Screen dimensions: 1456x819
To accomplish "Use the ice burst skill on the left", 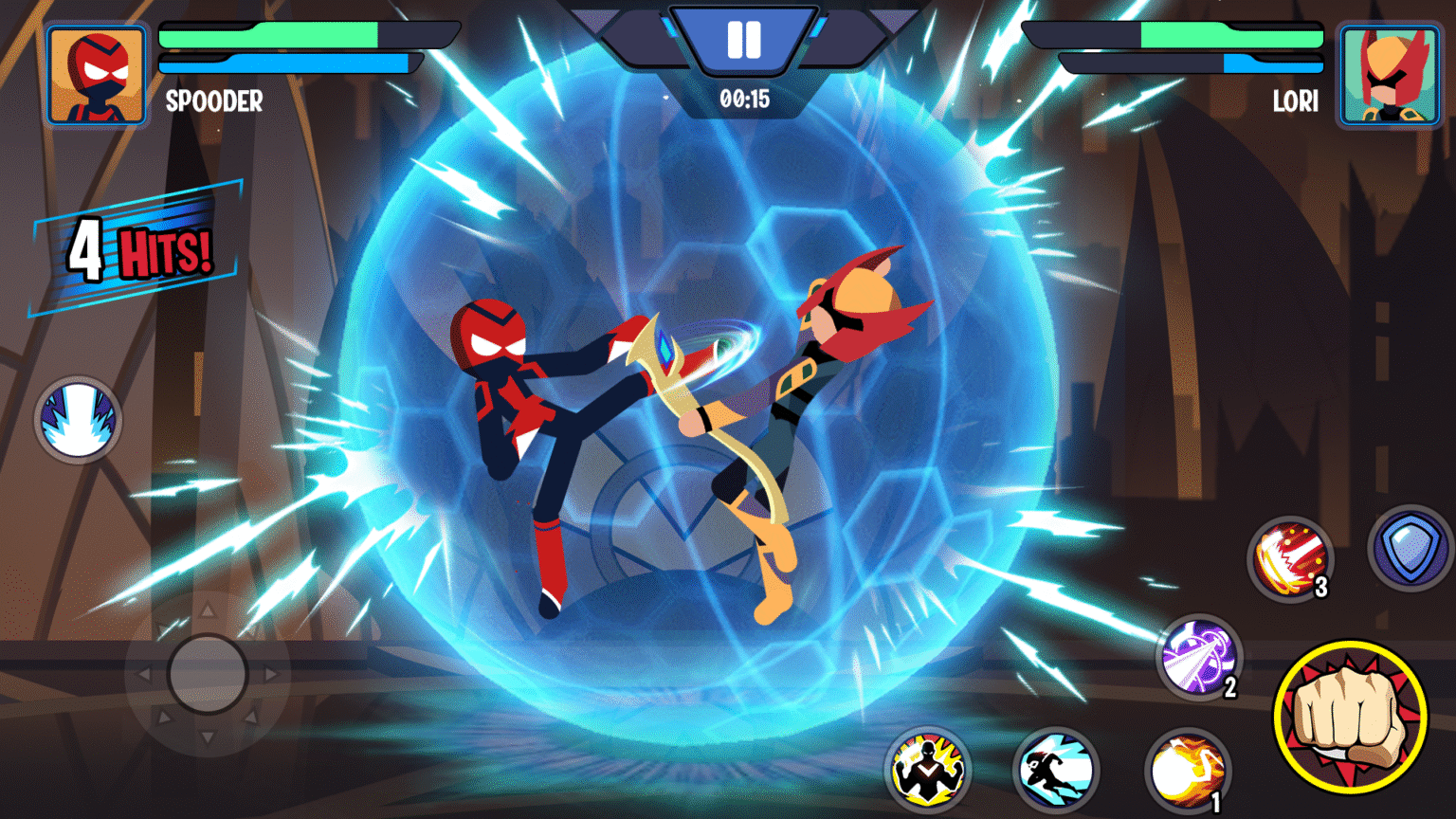I will (x=77, y=417).
